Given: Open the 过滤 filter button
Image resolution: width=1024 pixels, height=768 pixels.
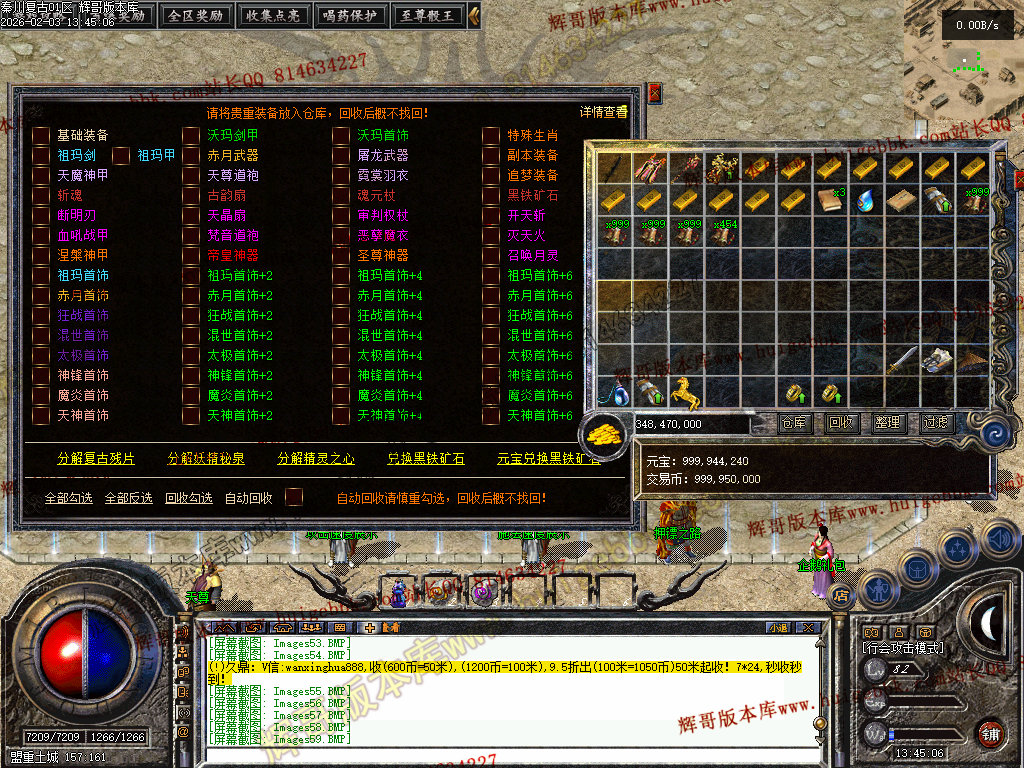Looking at the screenshot, I should [x=936, y=423].
